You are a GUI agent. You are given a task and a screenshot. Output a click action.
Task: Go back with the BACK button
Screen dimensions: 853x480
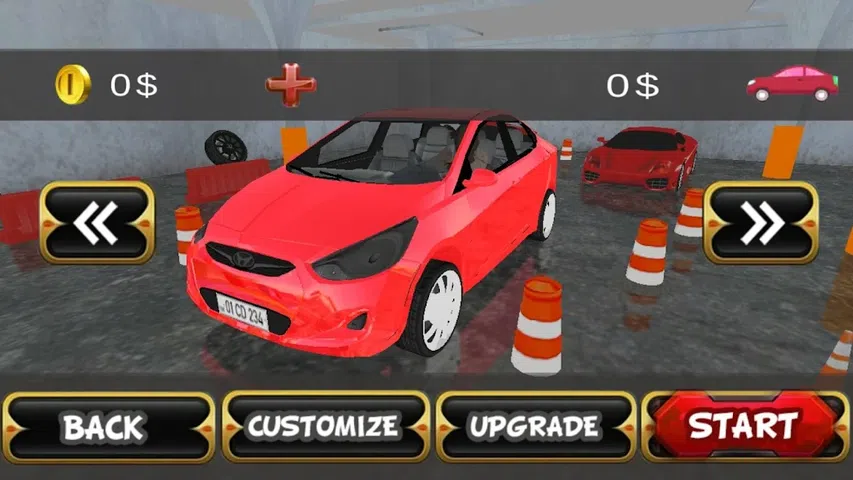point(107,427)
